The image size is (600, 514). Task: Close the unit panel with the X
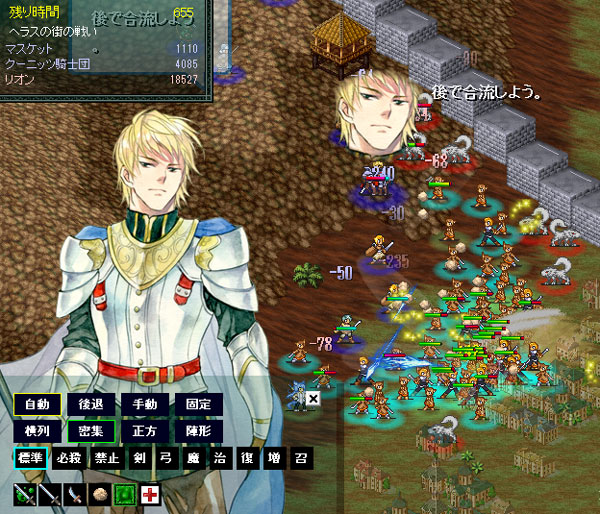pos(312,398)
